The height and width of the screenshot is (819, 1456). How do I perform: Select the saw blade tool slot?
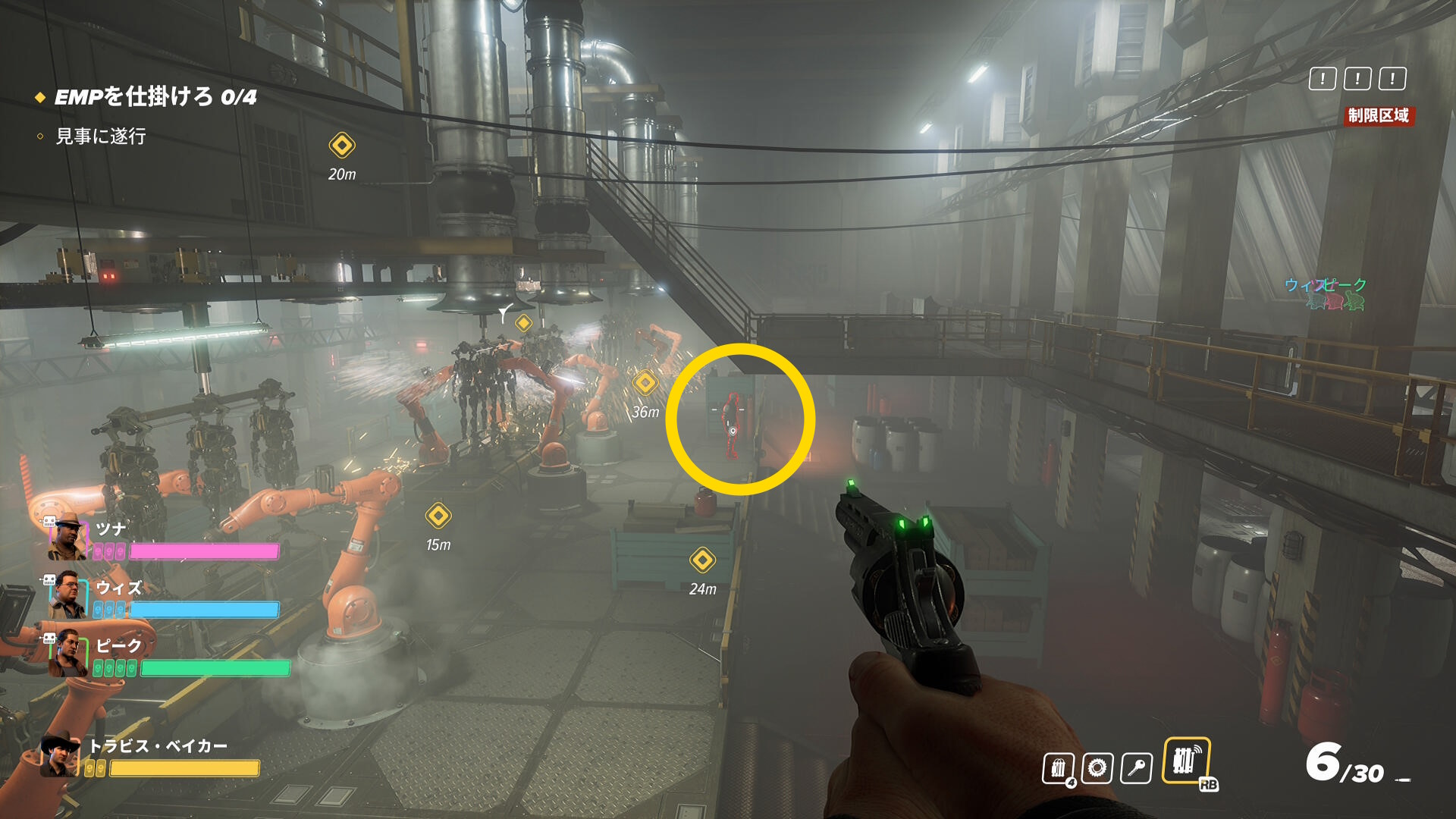[1097, 768]
